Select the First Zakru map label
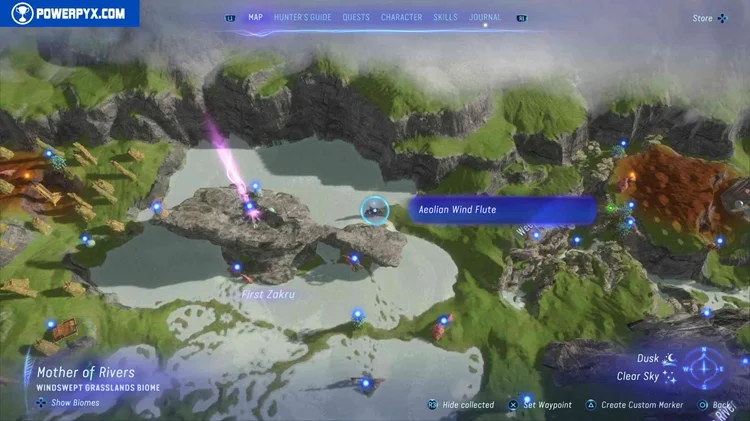750x421 pixels. 267,295
